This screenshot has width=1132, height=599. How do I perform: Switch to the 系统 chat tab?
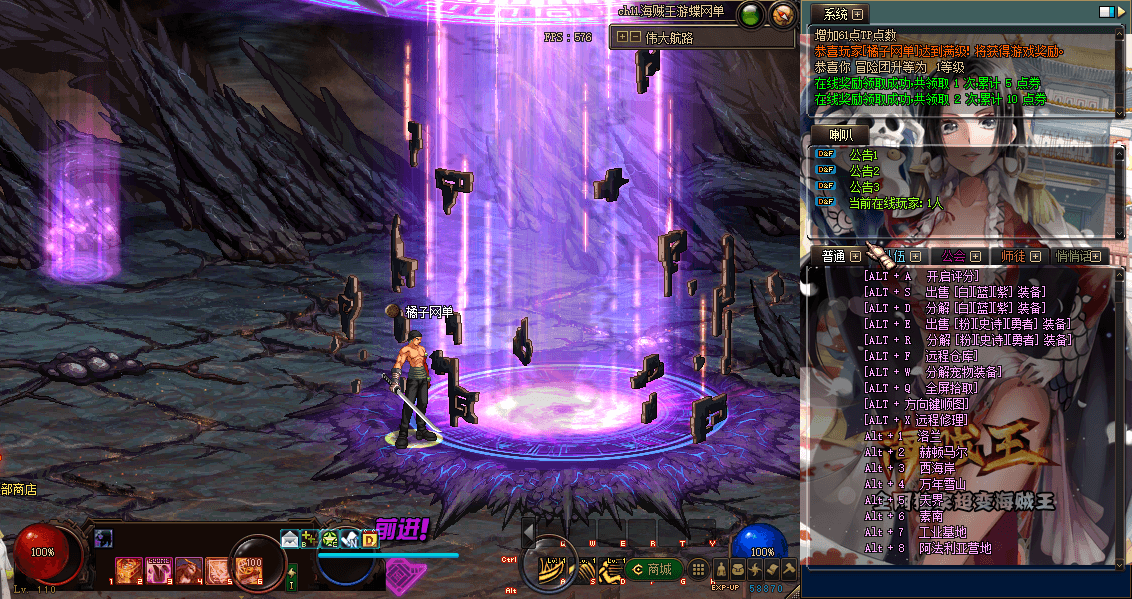tap(837, 14)
